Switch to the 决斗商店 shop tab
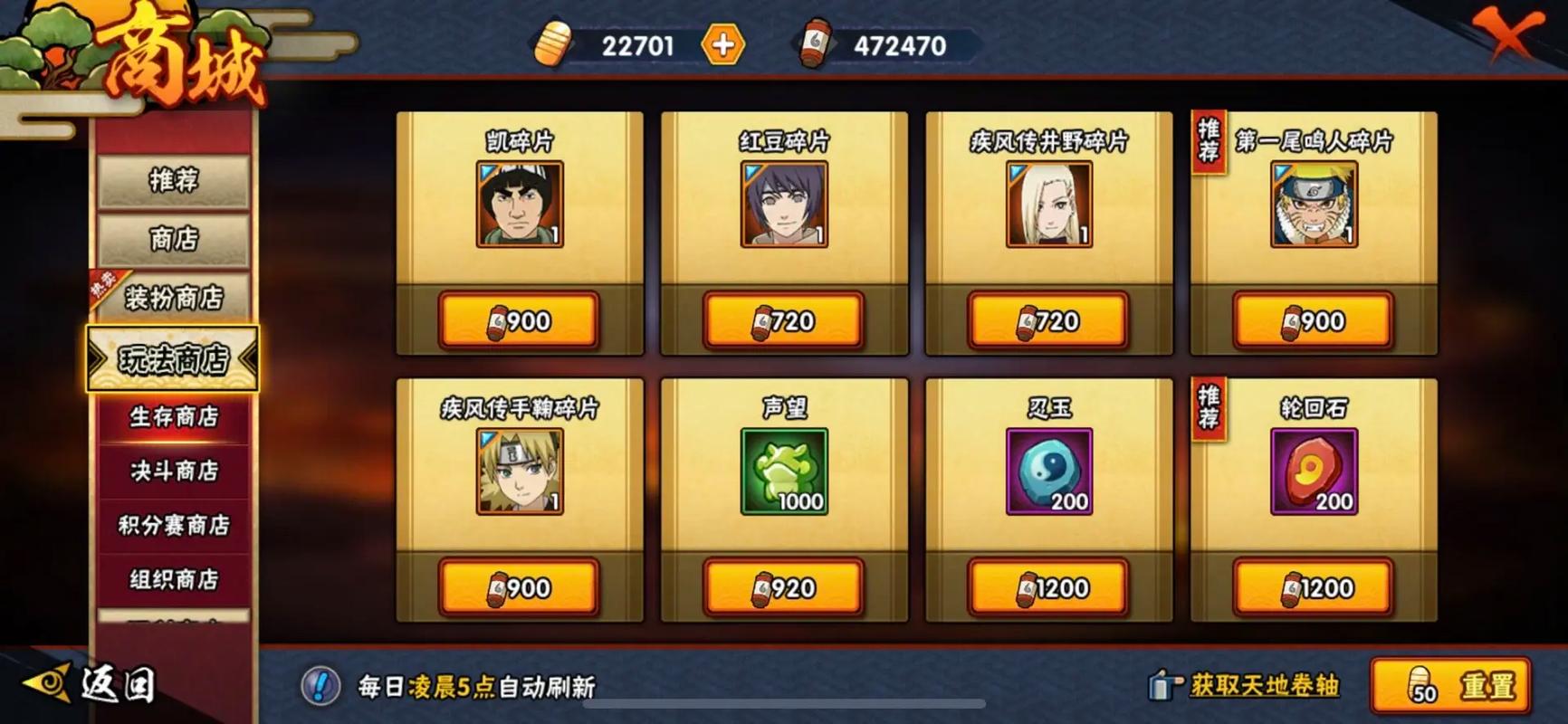This screenshot has width=1568, height=724. click(x=172, y=471)
